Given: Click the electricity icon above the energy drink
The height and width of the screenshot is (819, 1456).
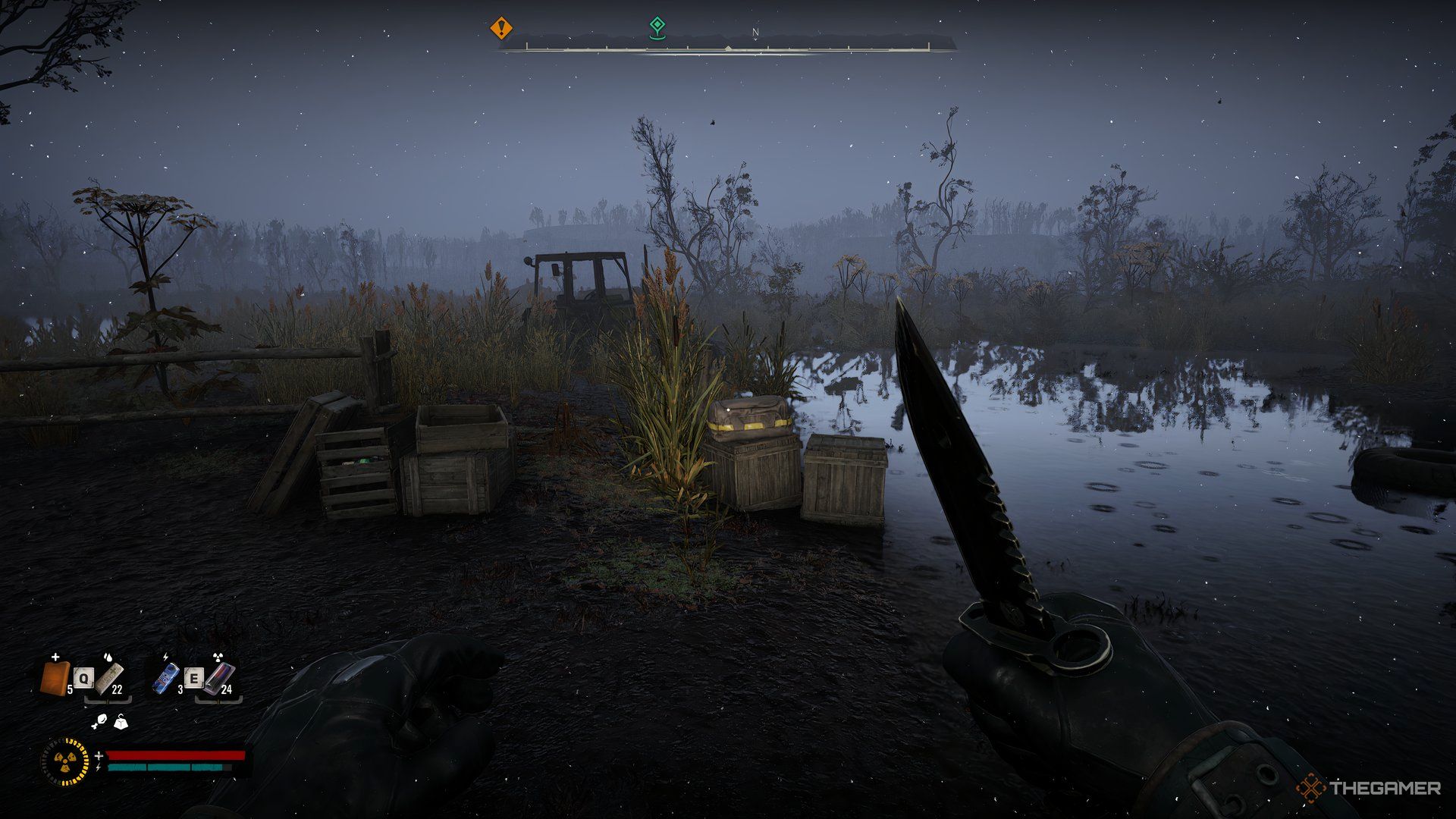Looking at the screenshot, I should point(165,657).
